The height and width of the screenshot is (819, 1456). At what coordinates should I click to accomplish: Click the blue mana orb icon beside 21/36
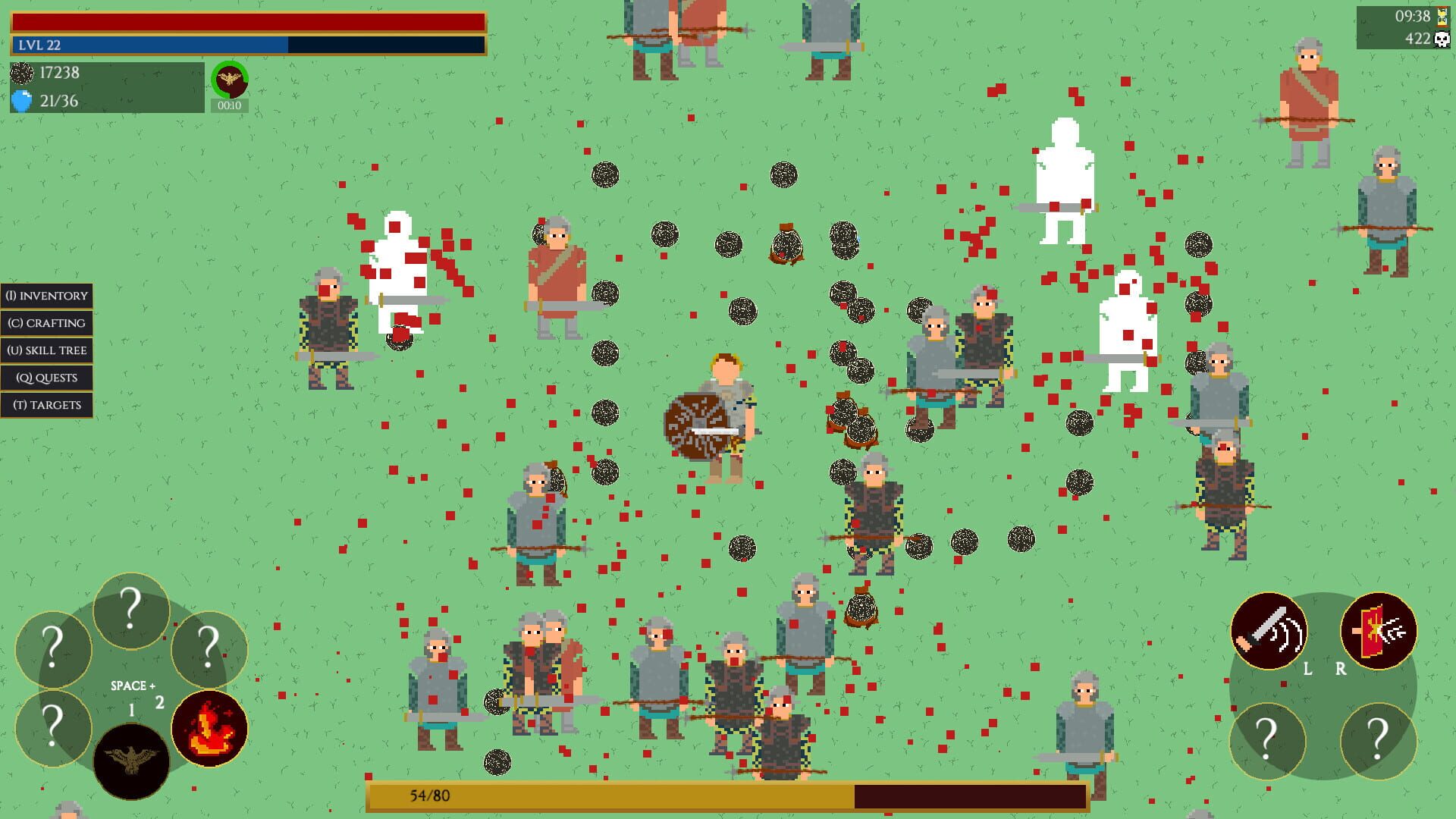(23, 99)
